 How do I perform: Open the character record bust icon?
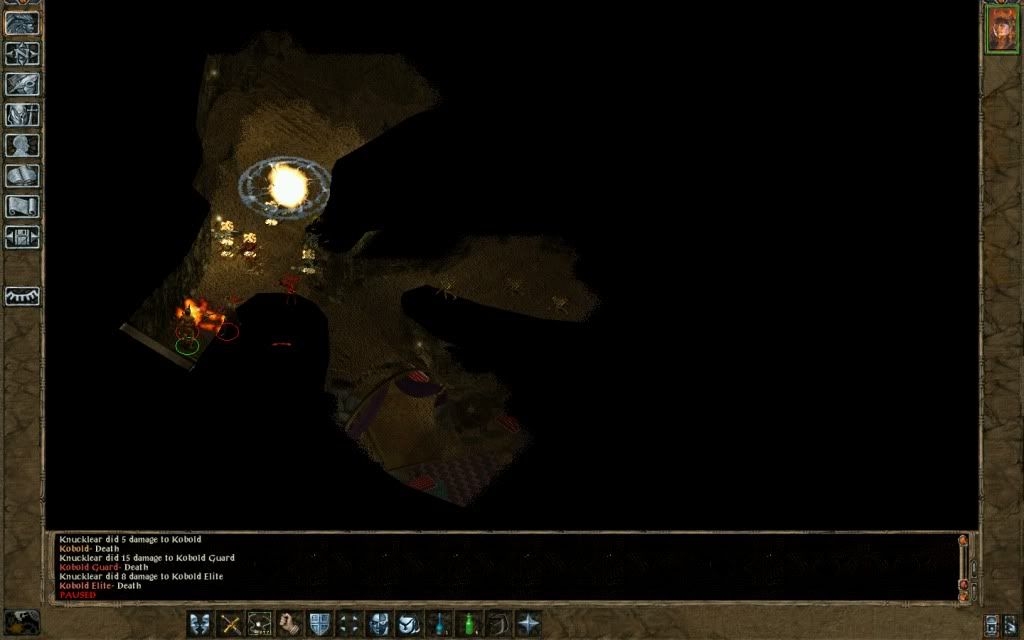click(x=22, y=146)
